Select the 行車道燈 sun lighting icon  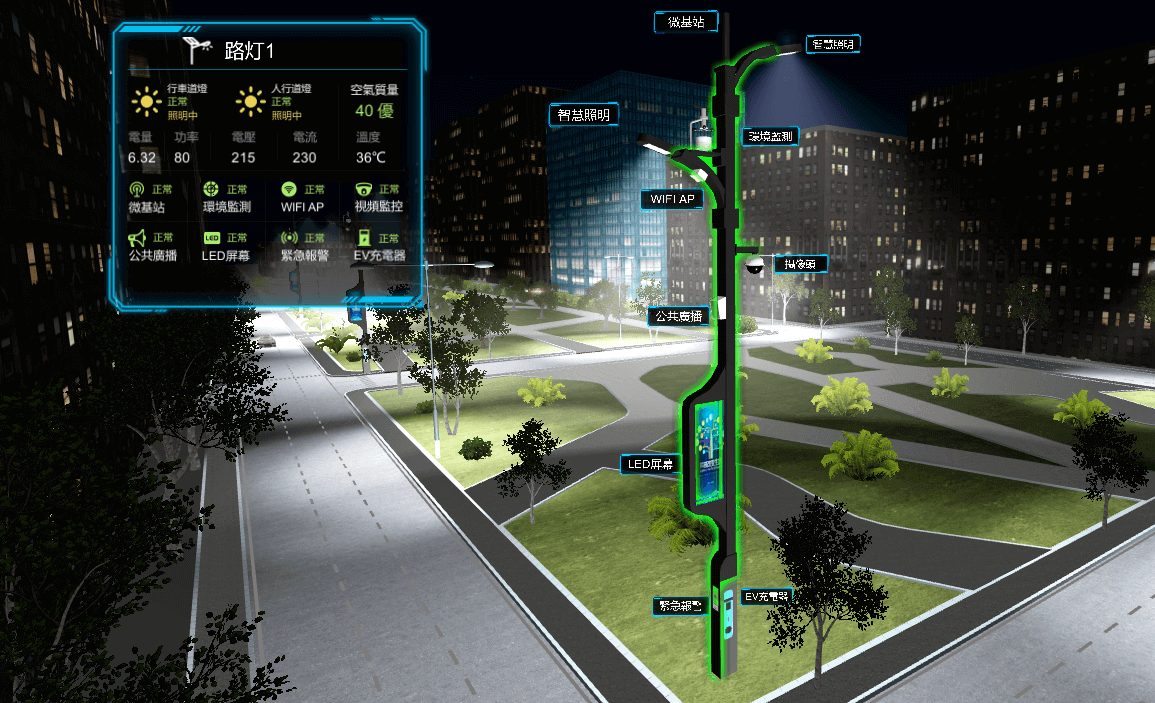[148, 101]
